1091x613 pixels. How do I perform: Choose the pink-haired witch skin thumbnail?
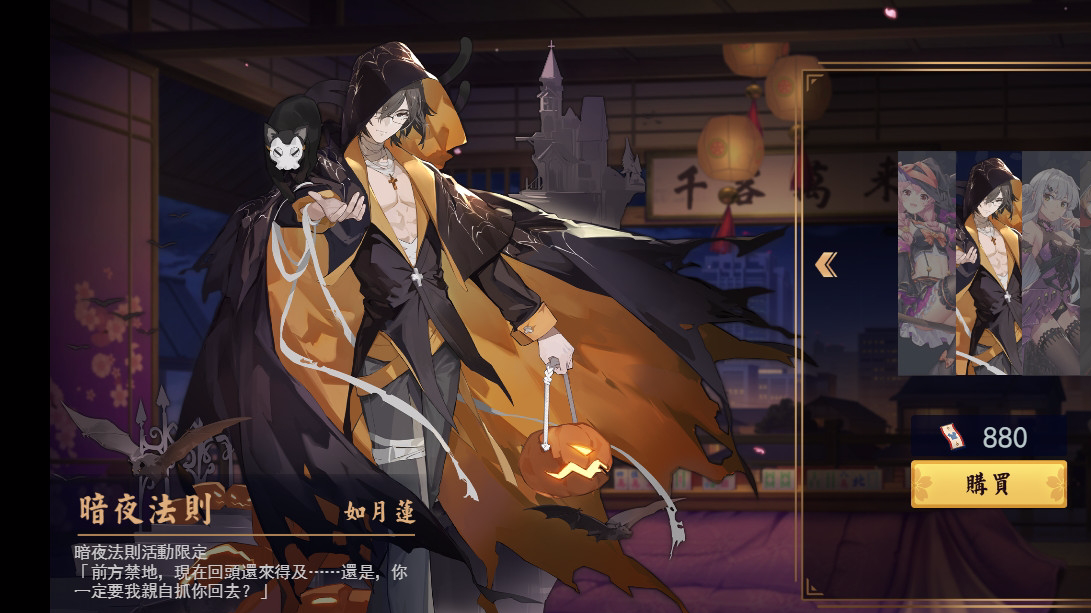(927, 264)
